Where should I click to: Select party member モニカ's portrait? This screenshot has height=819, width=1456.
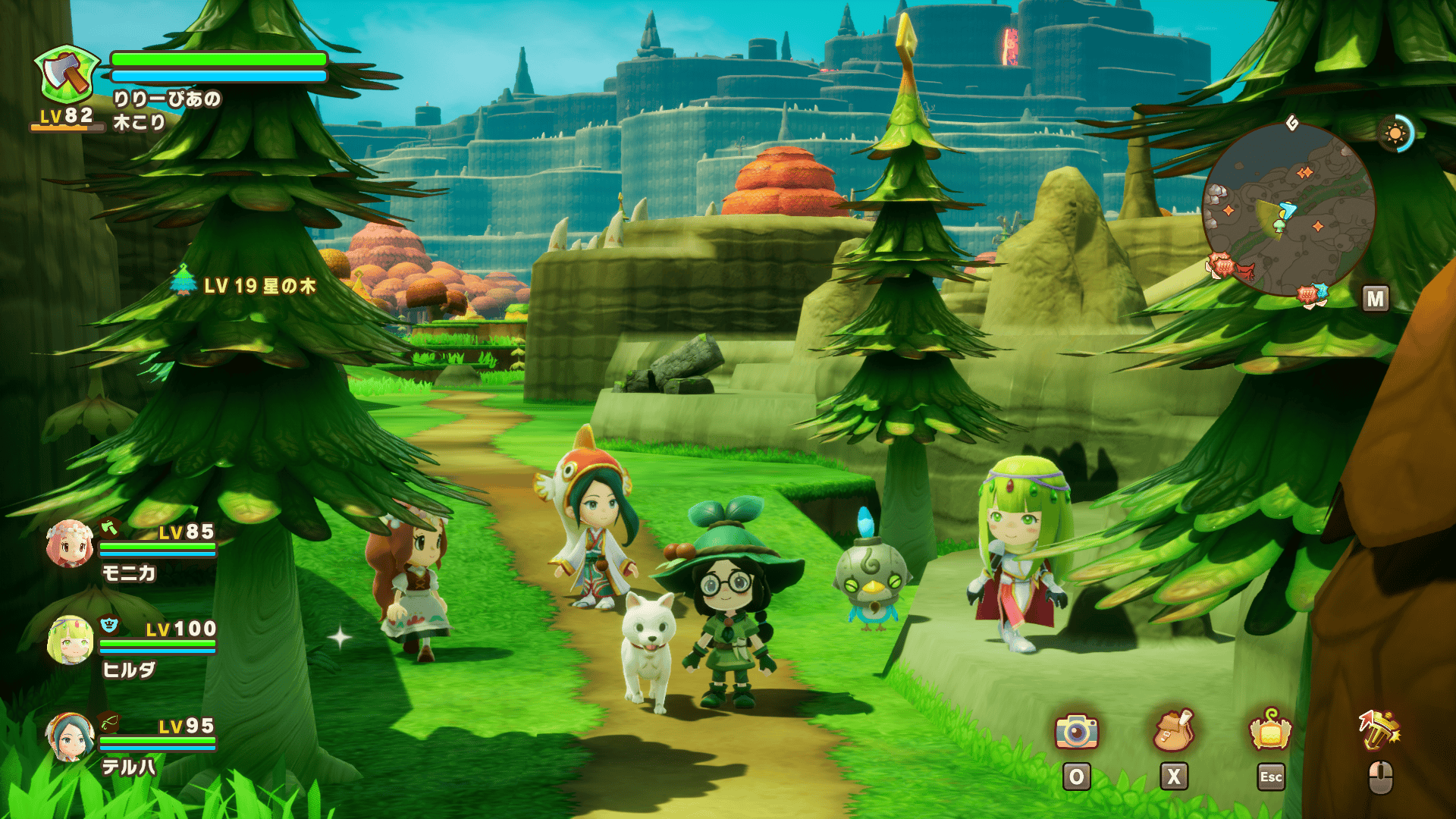click(x=70, y=544)
